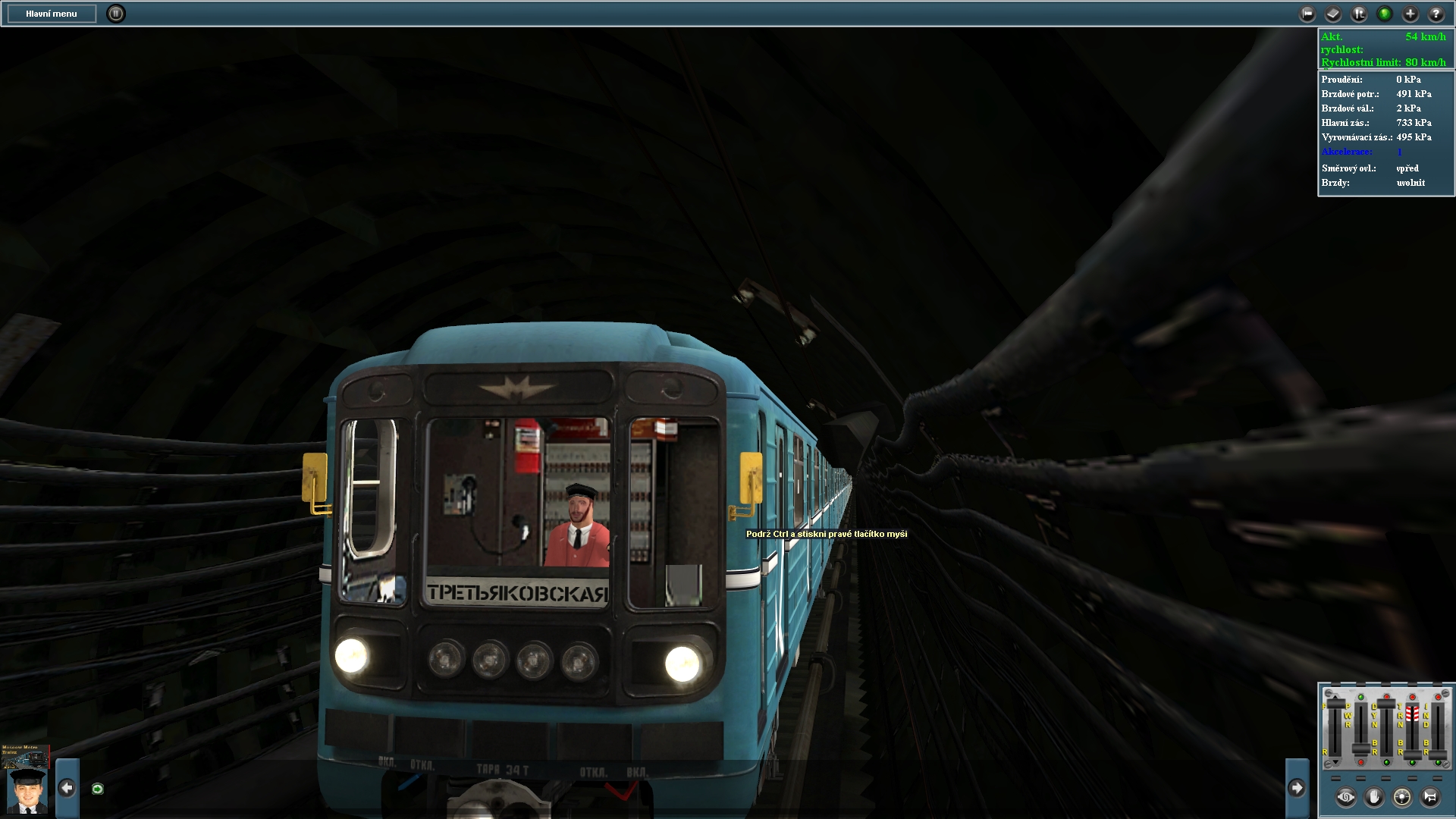Image resolution: width=1456 pixels, height=819 pixels.
Task: Select the driver portrait thumbnail
Action: (27, 791)
